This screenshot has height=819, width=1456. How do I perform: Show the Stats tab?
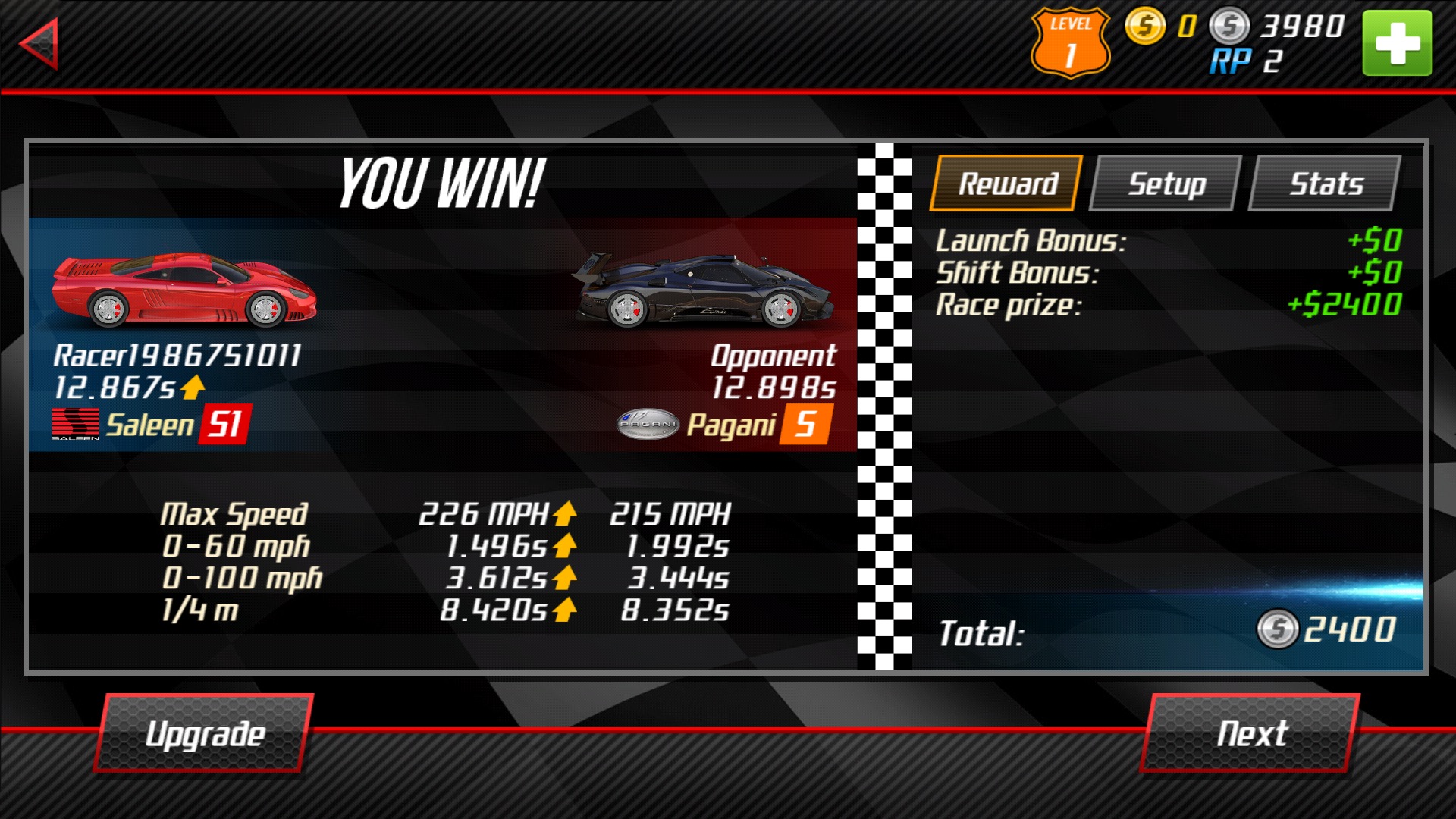click(1326, 184)
